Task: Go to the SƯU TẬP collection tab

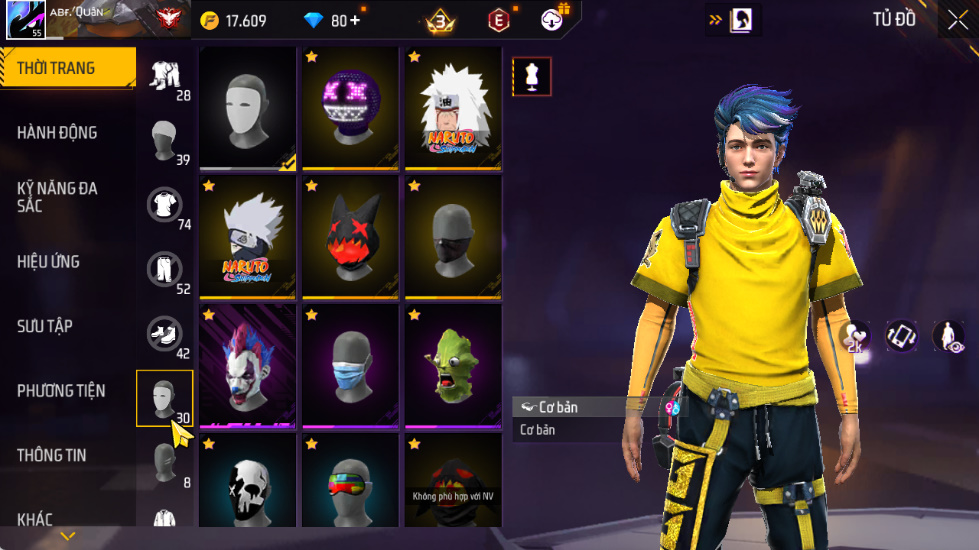Action: pyautogui.click(x=45, y=326)
